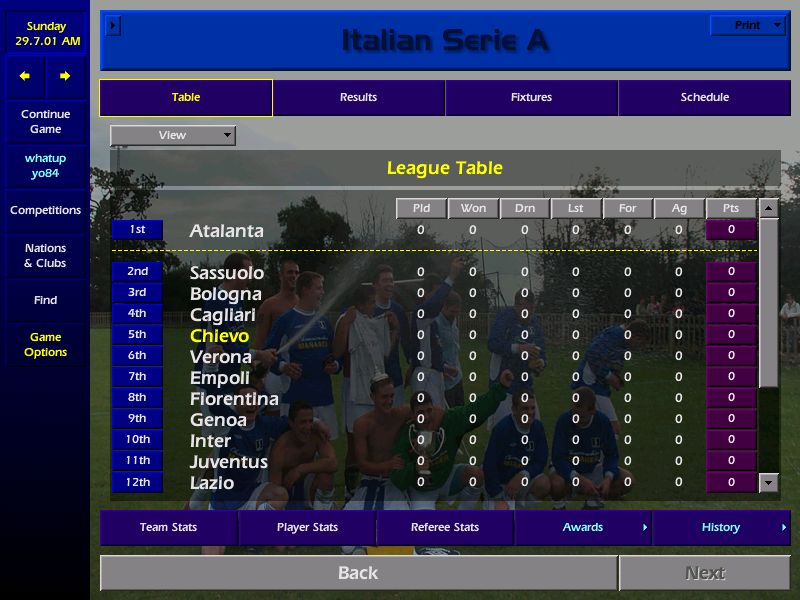Go back with the left yellow arrow

coord(25,76)
